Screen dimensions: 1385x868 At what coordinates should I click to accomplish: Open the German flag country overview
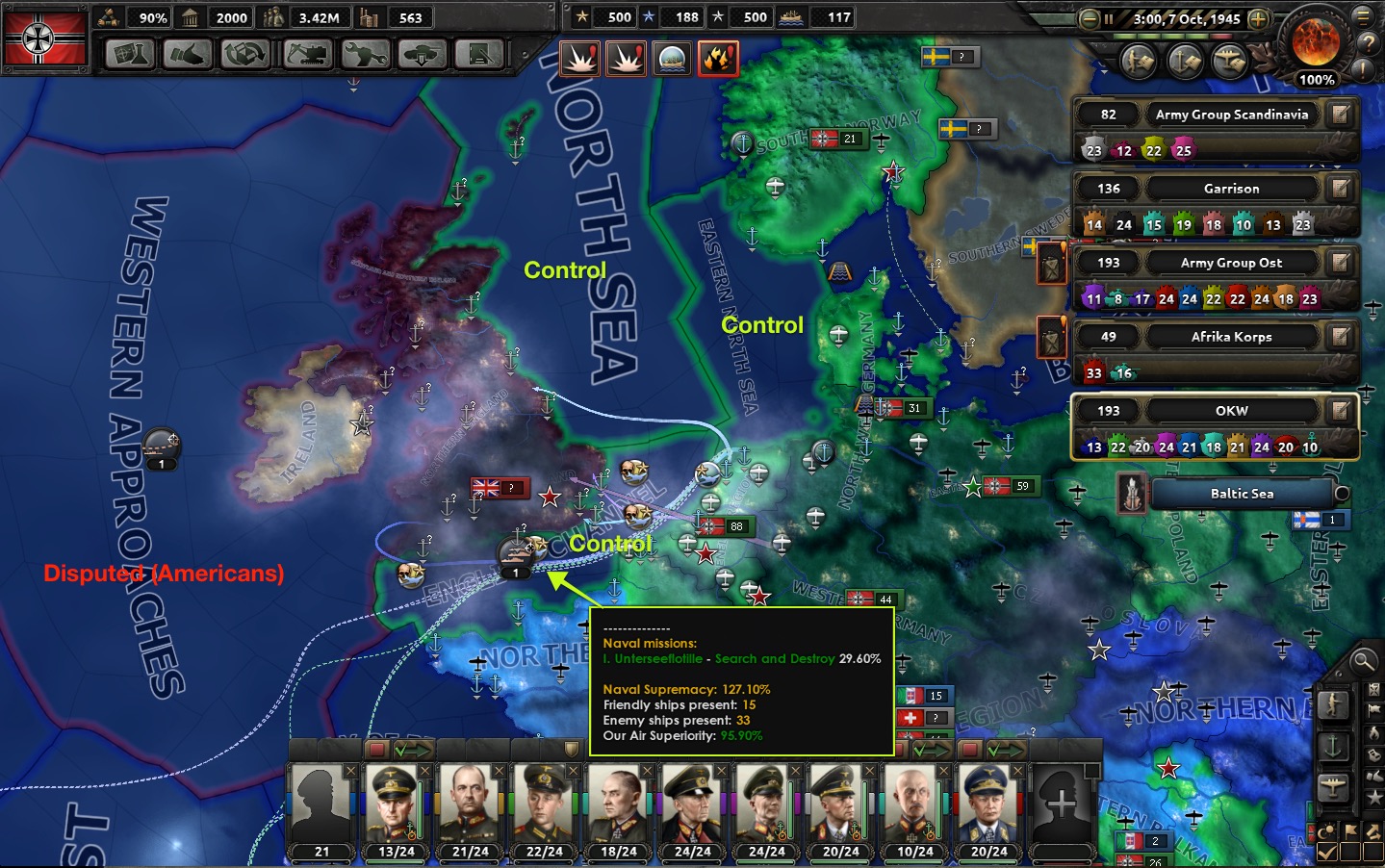coord(44,38)
